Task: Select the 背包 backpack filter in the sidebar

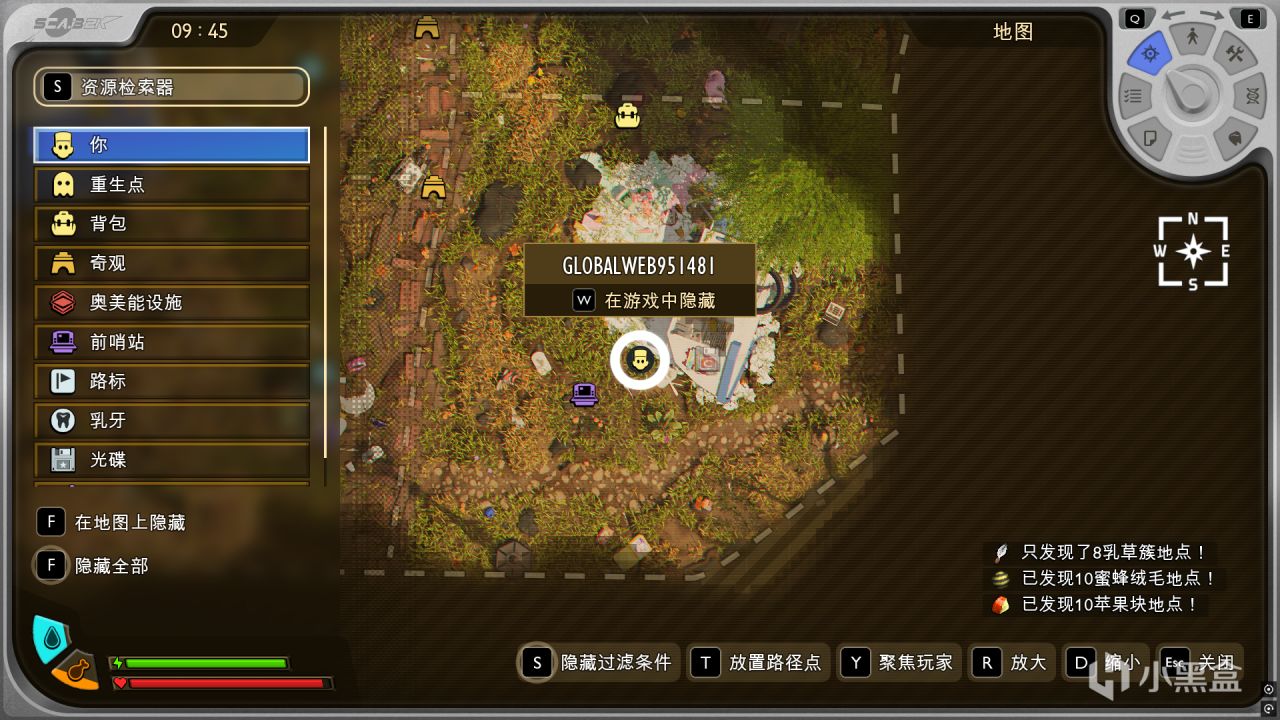Action: pos(170,224)
